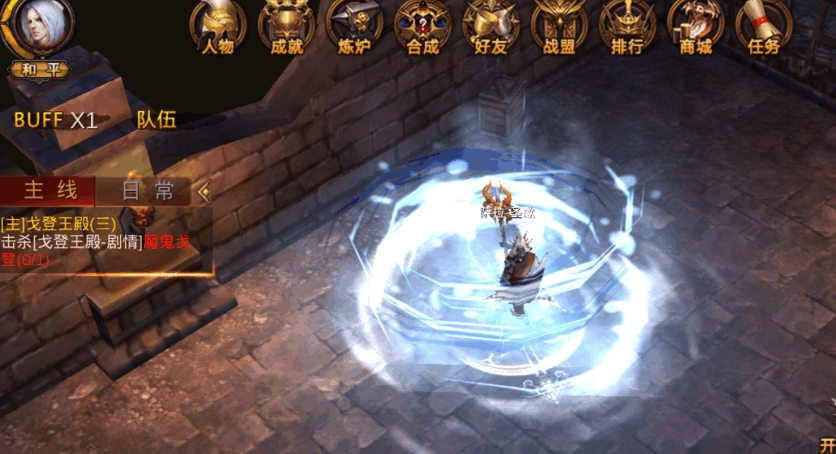Open the 炼炉 forge menu
Viewport: 836px width, 454px height.
pyautogui.click(x=354, y=27)
